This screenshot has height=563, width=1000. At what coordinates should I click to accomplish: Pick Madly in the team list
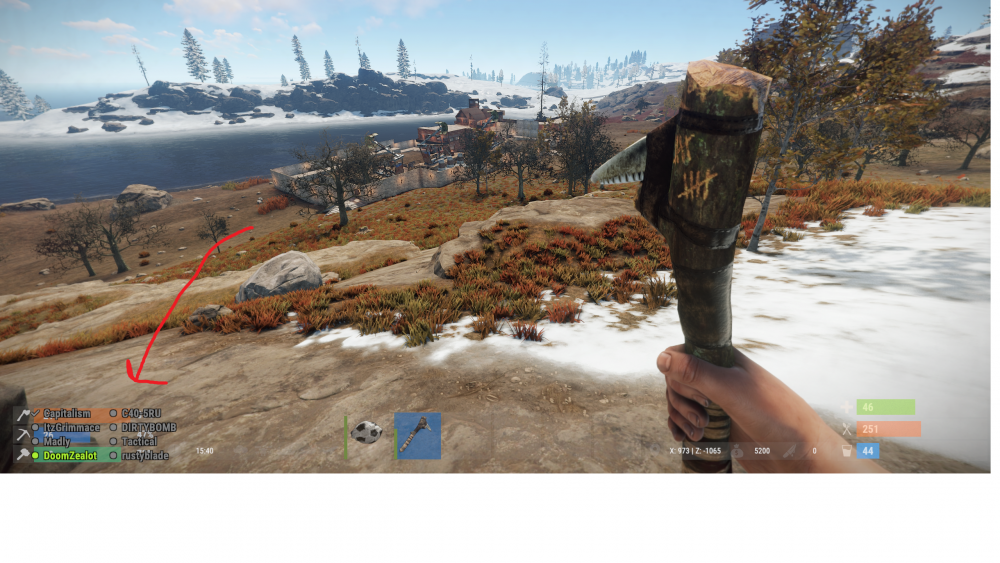click(57, 441)
